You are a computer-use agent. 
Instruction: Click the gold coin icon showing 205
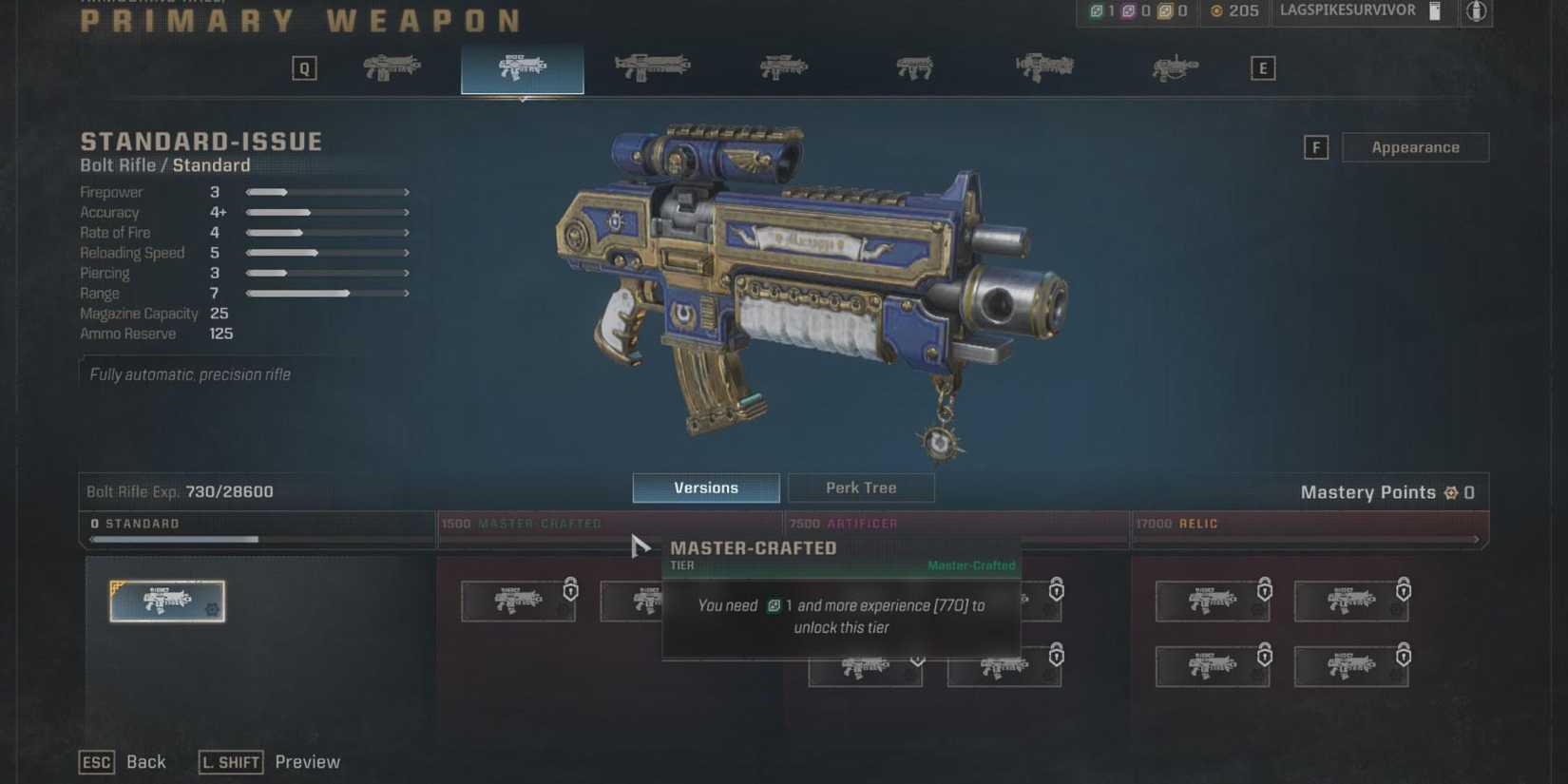[1215, 12]
